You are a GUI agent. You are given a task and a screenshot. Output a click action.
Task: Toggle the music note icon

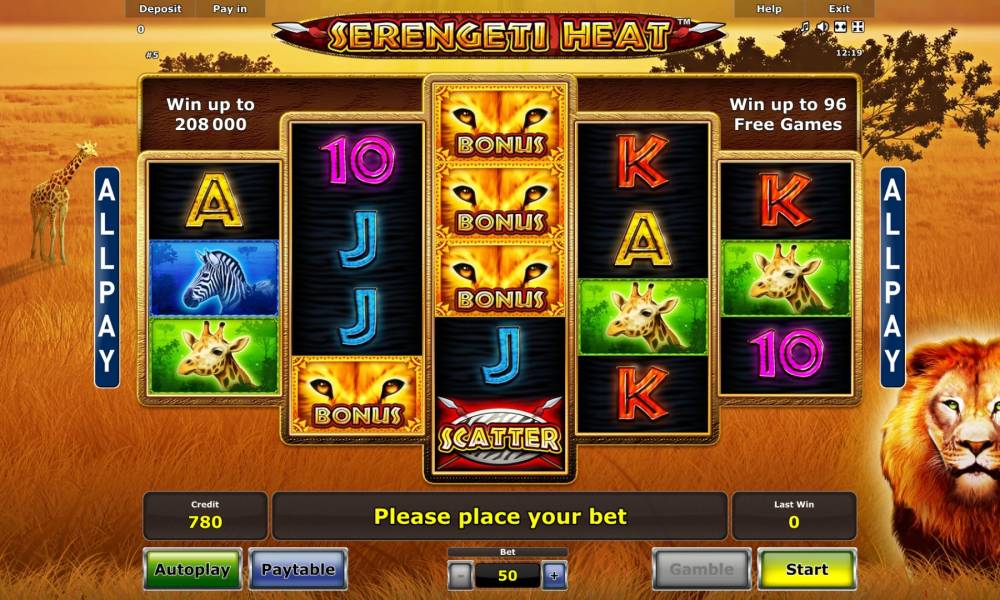(805, 27)
